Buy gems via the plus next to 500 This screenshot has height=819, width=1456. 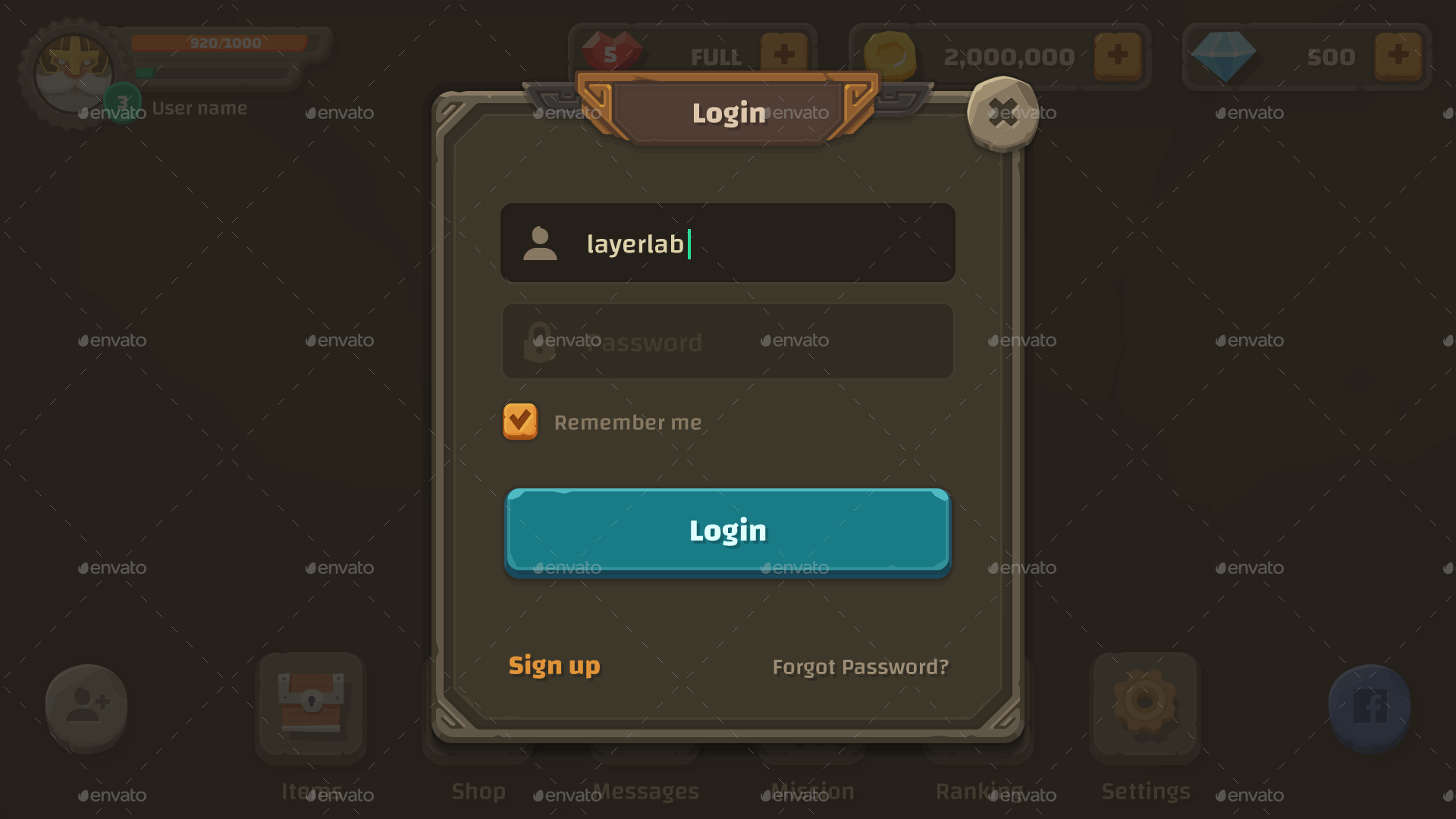(x=1399, y=55)
